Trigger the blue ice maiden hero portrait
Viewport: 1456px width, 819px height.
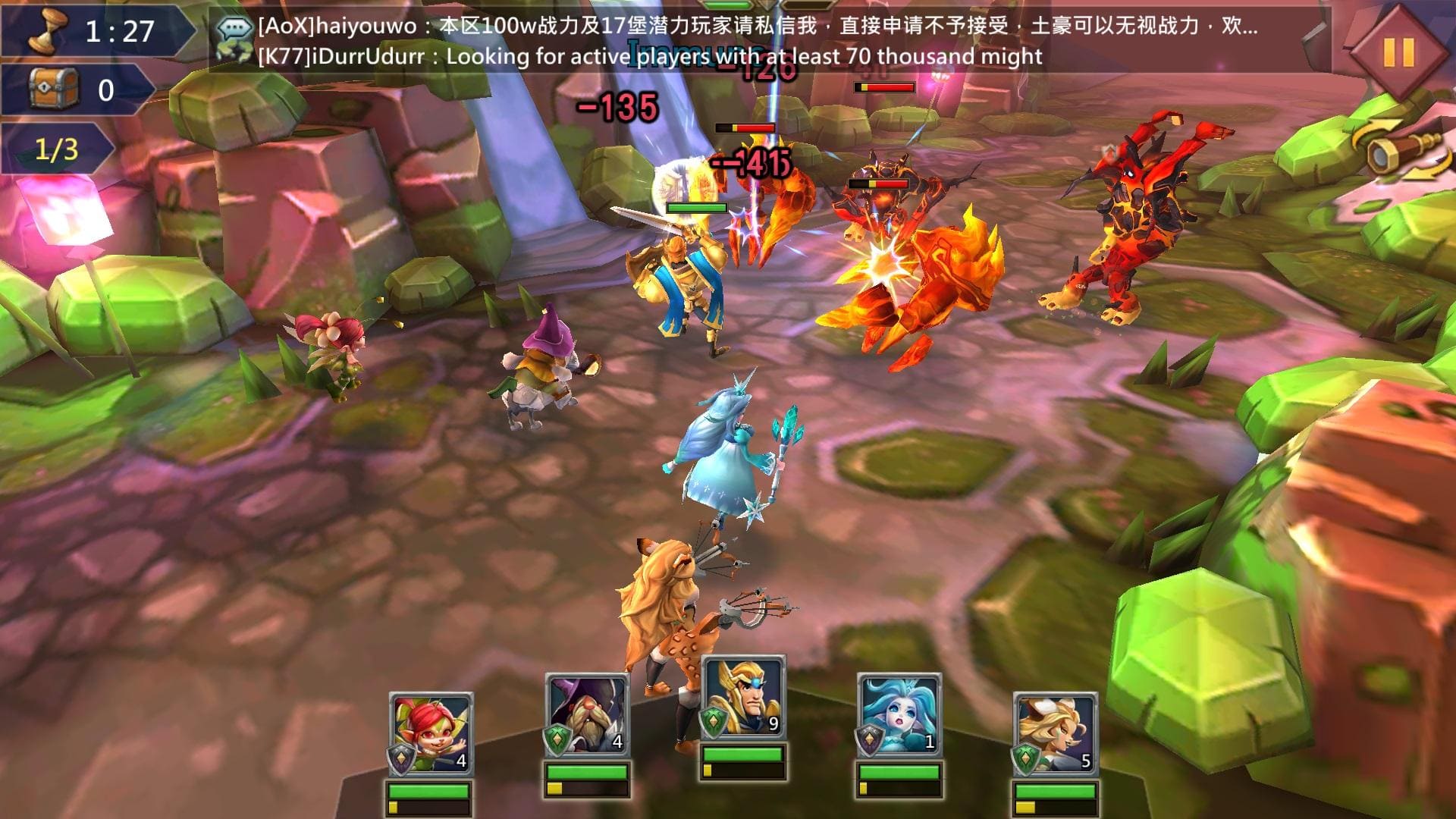(899, 715)
